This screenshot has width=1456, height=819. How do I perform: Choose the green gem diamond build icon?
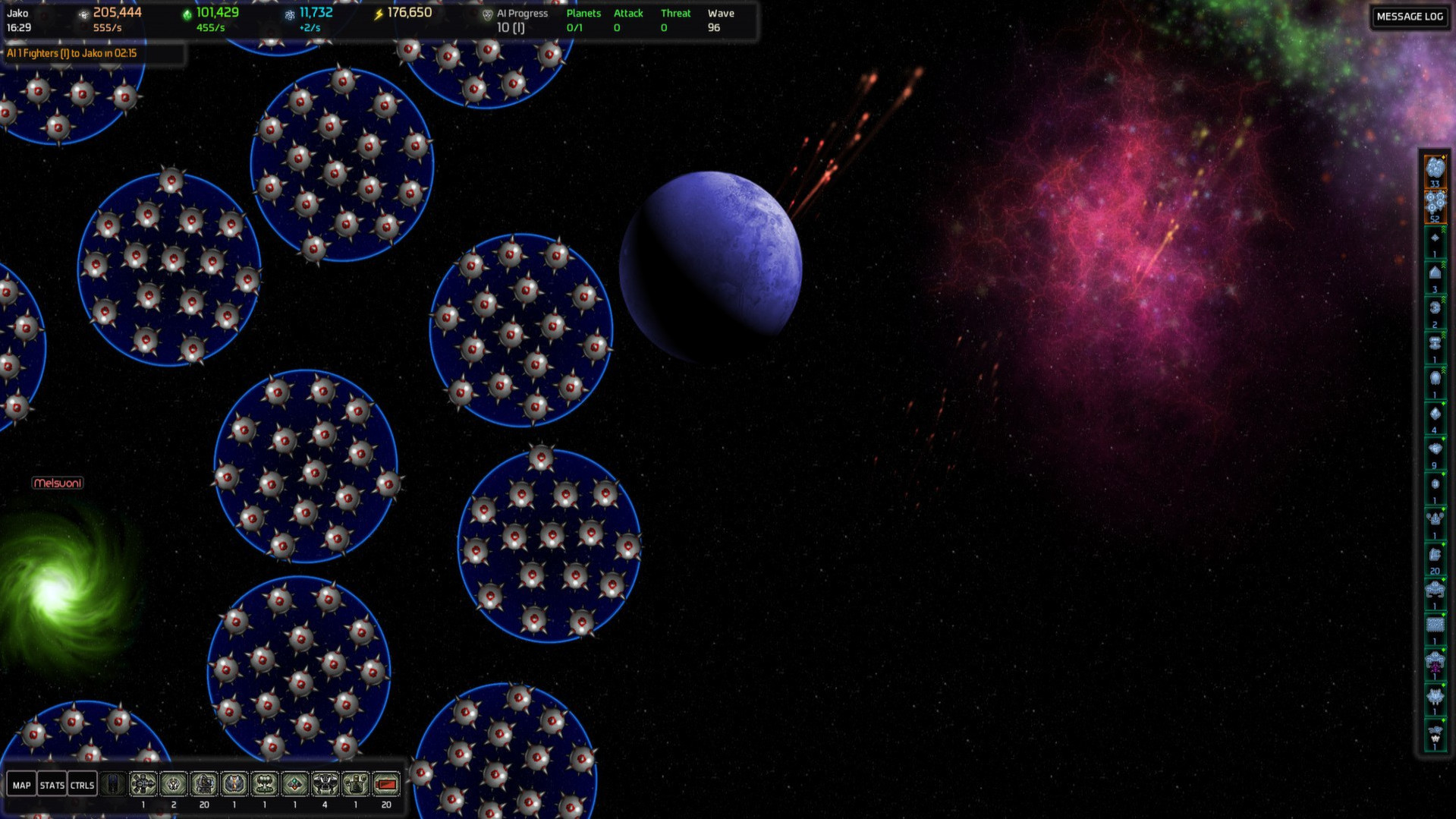pyautogui.click(x=294, y=784)
